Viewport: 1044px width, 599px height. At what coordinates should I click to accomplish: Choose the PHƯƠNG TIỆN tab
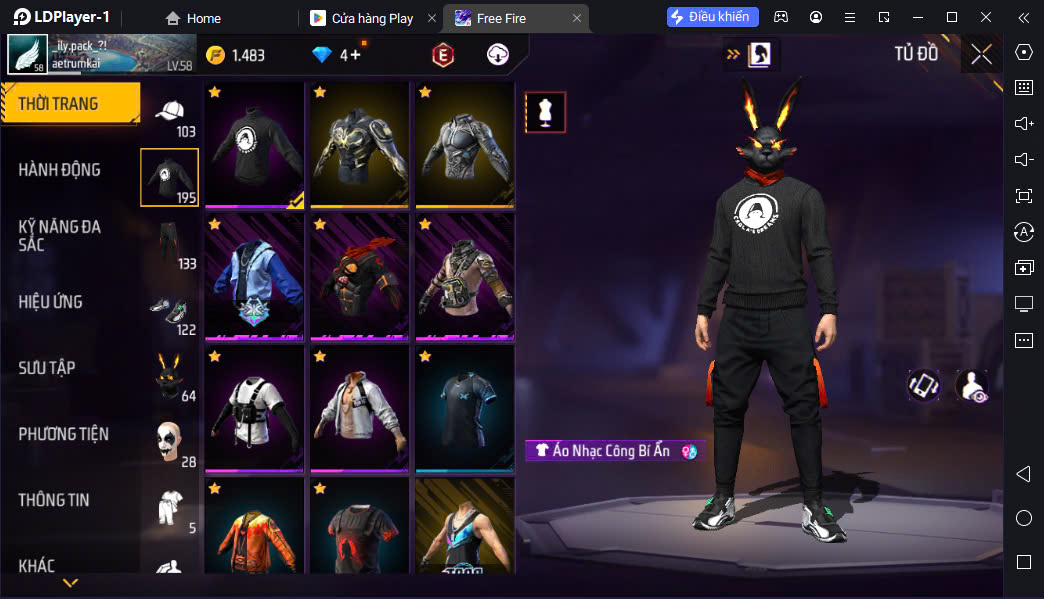pos(64,434)
